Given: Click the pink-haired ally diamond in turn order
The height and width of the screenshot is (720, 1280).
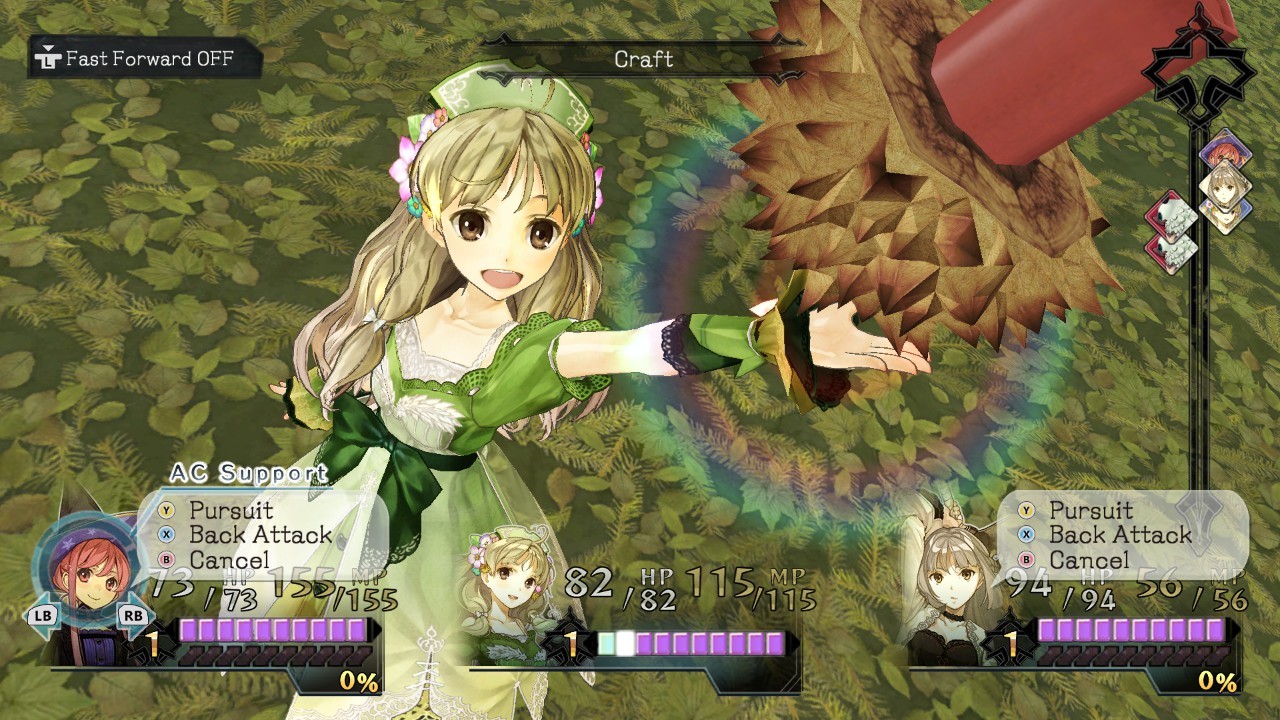Looking at the screenshot, I should (x=1228, y=147).
